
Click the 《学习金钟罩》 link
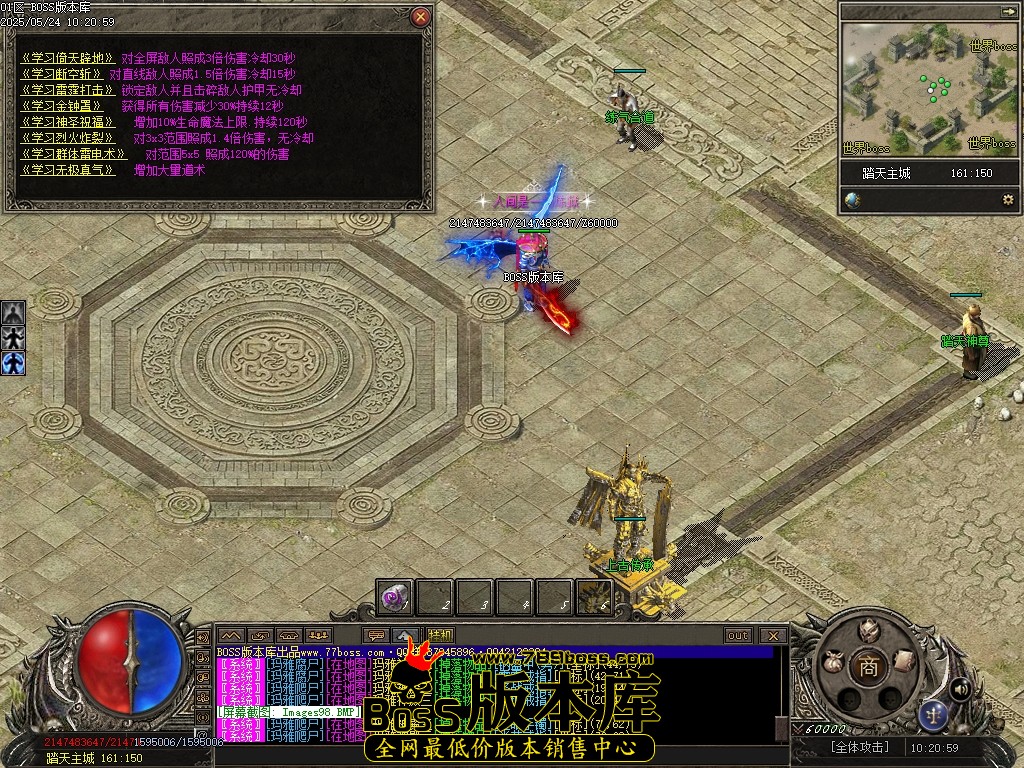pos(56,106)
